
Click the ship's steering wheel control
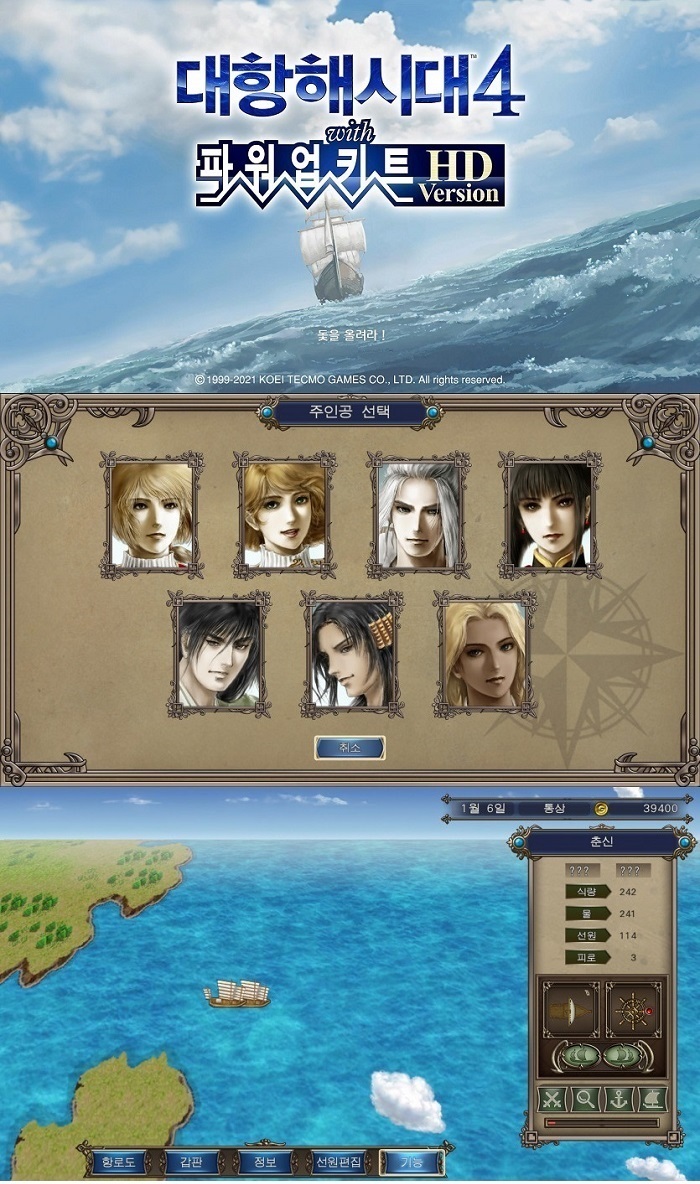pyautogui.click(x=633, y=1009)
